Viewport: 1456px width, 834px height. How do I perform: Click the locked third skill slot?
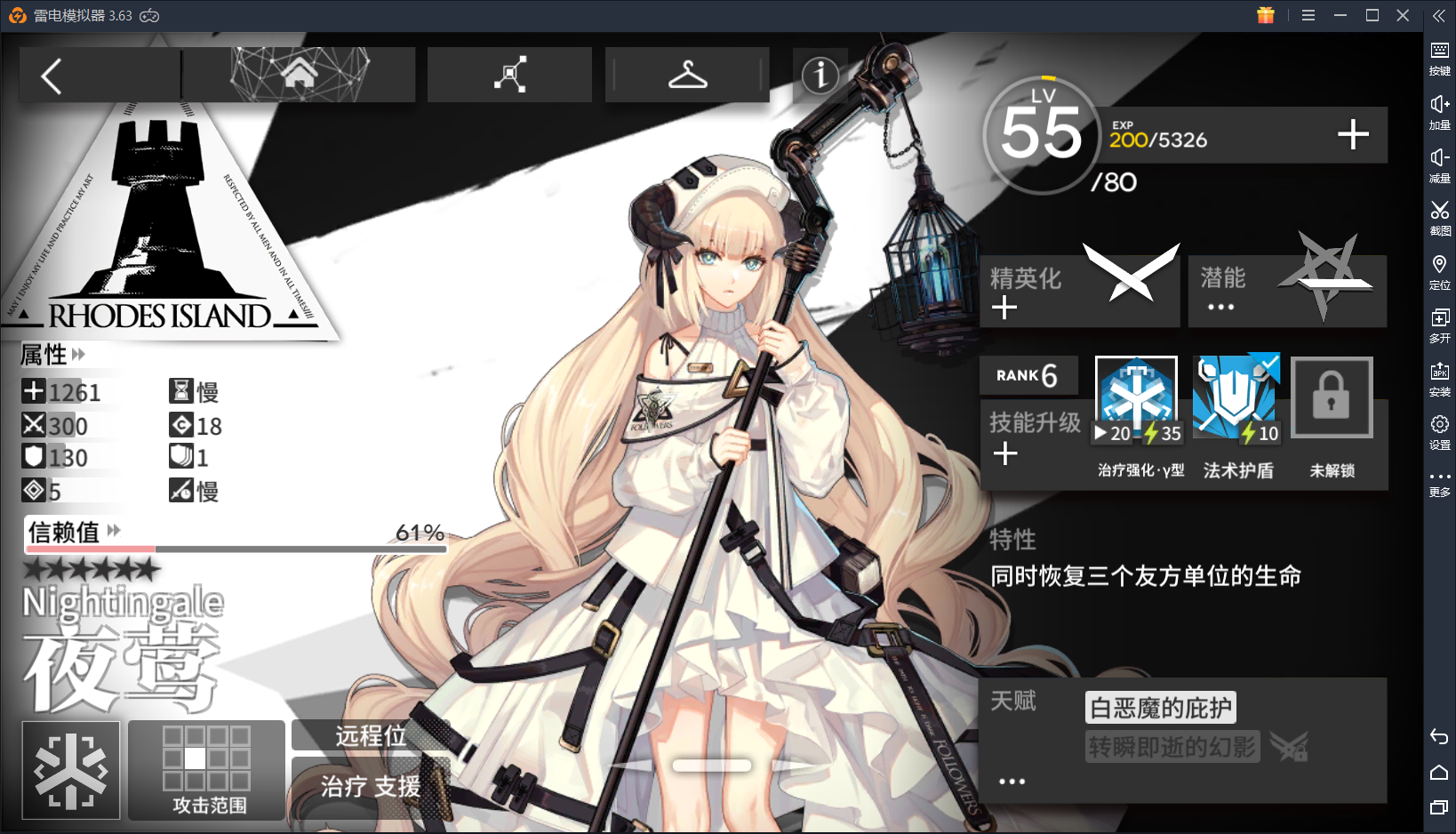(x=1332, y=397)
